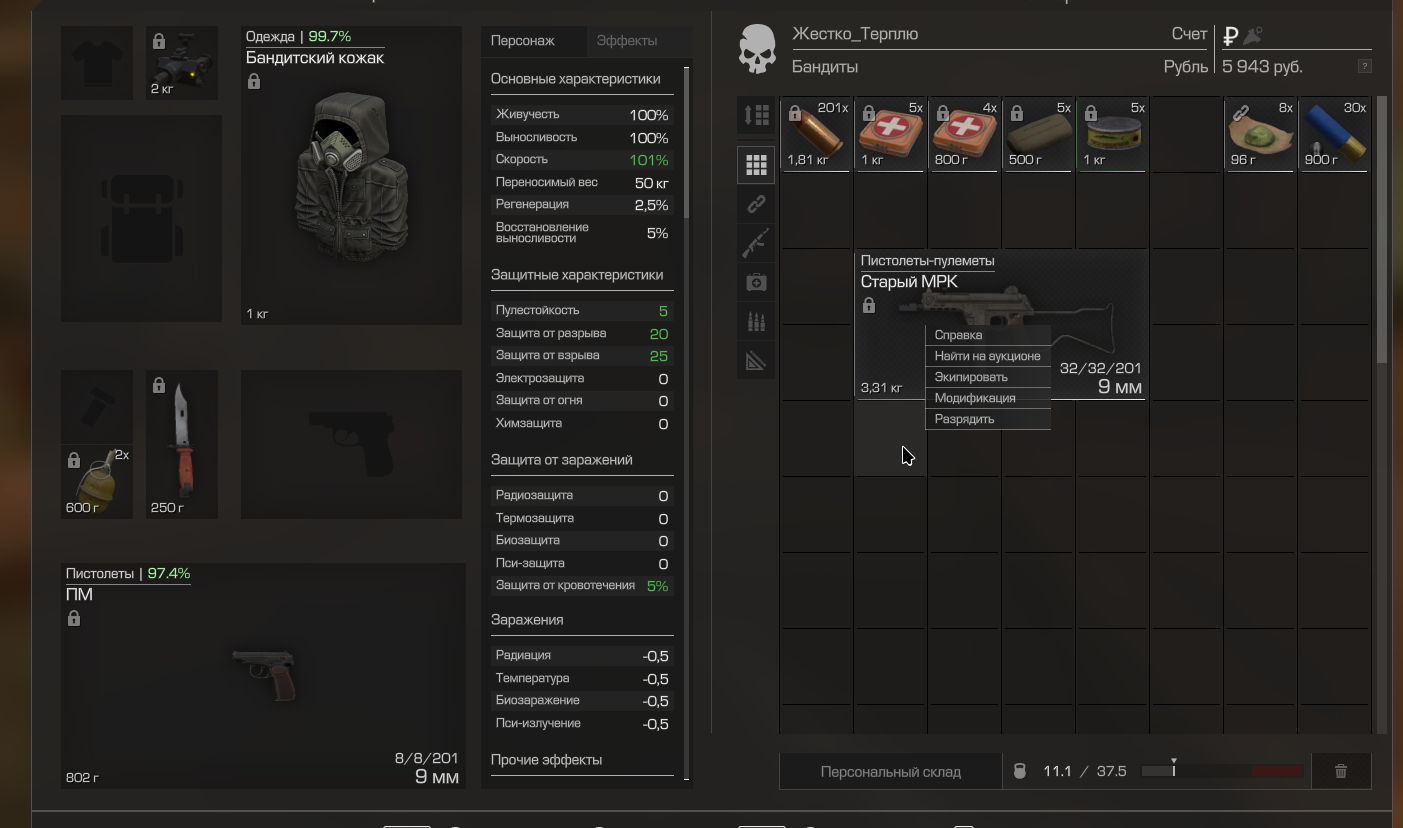Click the weapons filter rifle icon
This screenshot has width=1403, height=828.
756,242
